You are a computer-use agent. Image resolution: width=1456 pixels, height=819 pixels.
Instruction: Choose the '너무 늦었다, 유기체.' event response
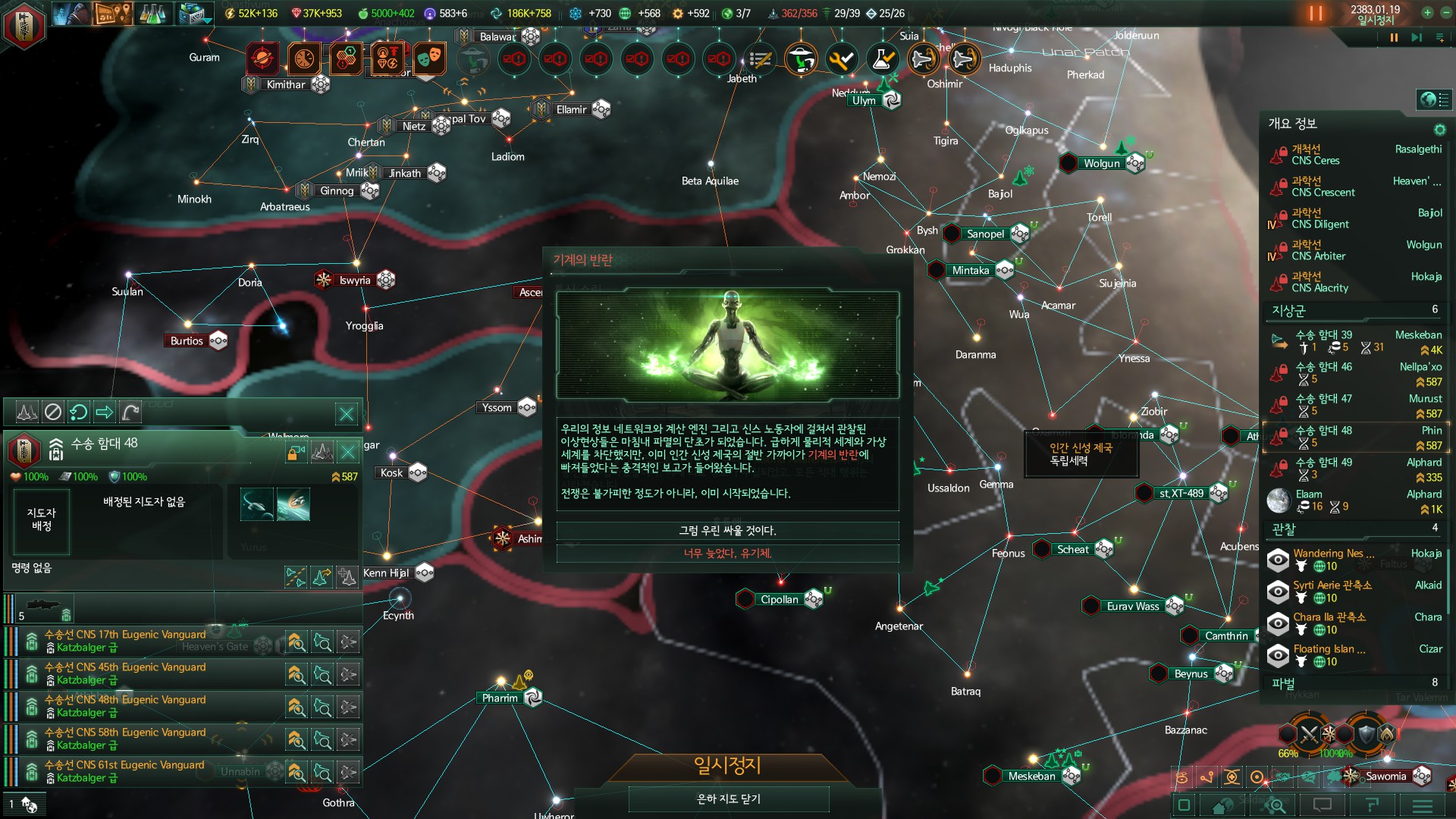[727, 554]
